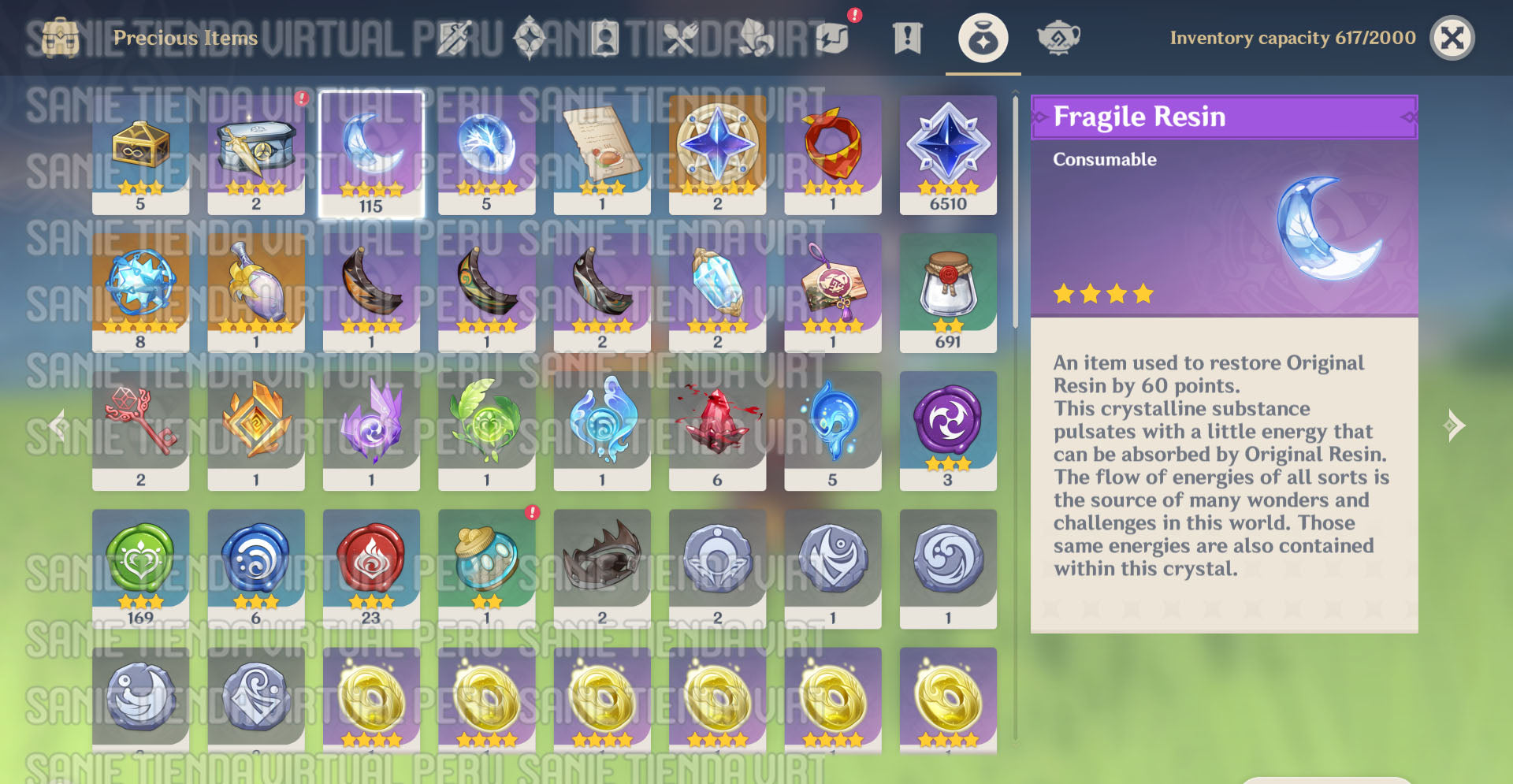Switch to the Artifacts tab
This screenshot has width=1513, height=784.
[530, 38]
